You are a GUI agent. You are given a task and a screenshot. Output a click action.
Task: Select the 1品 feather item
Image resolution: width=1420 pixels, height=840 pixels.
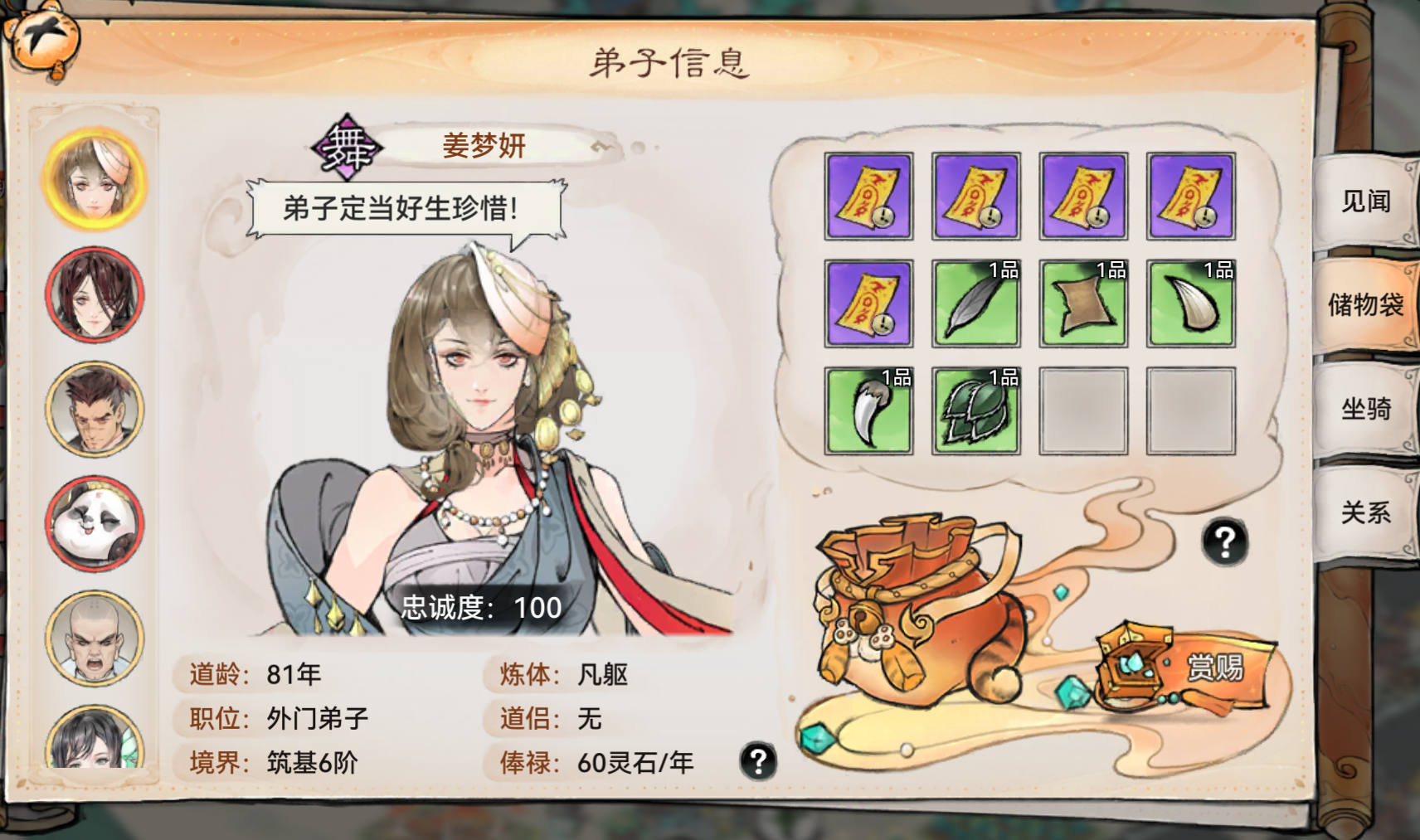tap(975, 304)
